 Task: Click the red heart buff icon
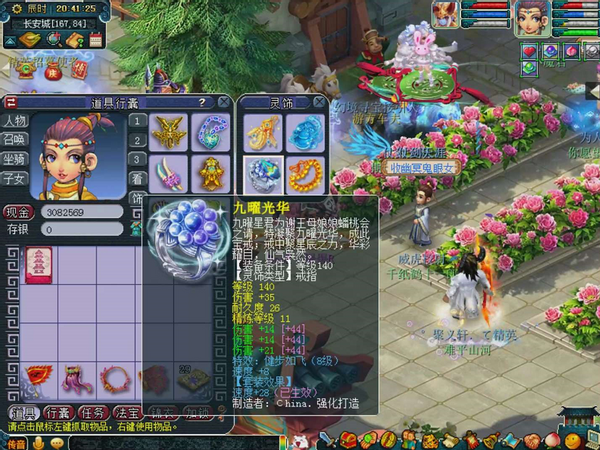click(529, 51)
